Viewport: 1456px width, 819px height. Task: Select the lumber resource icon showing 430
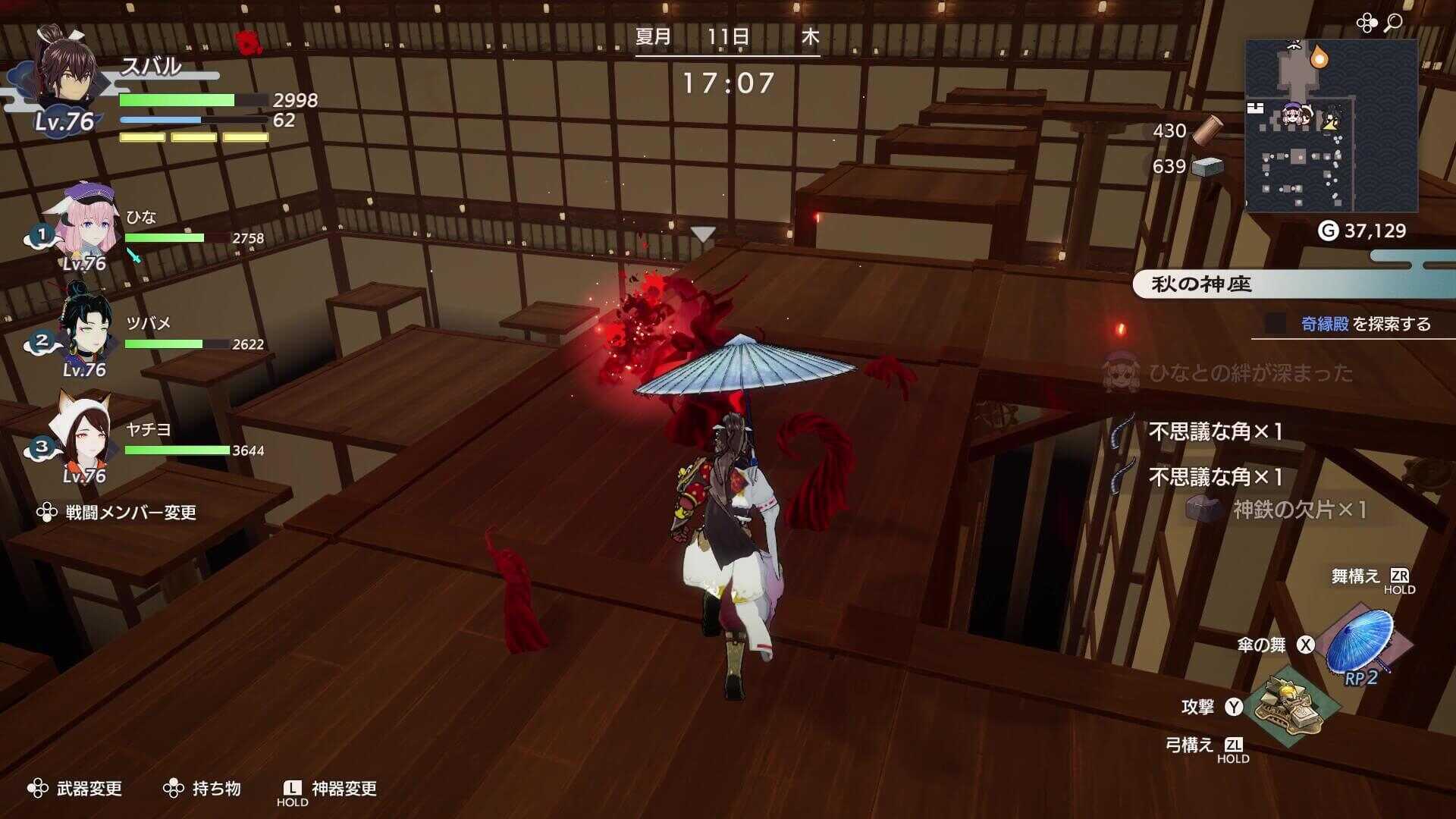coord(1208,130)
